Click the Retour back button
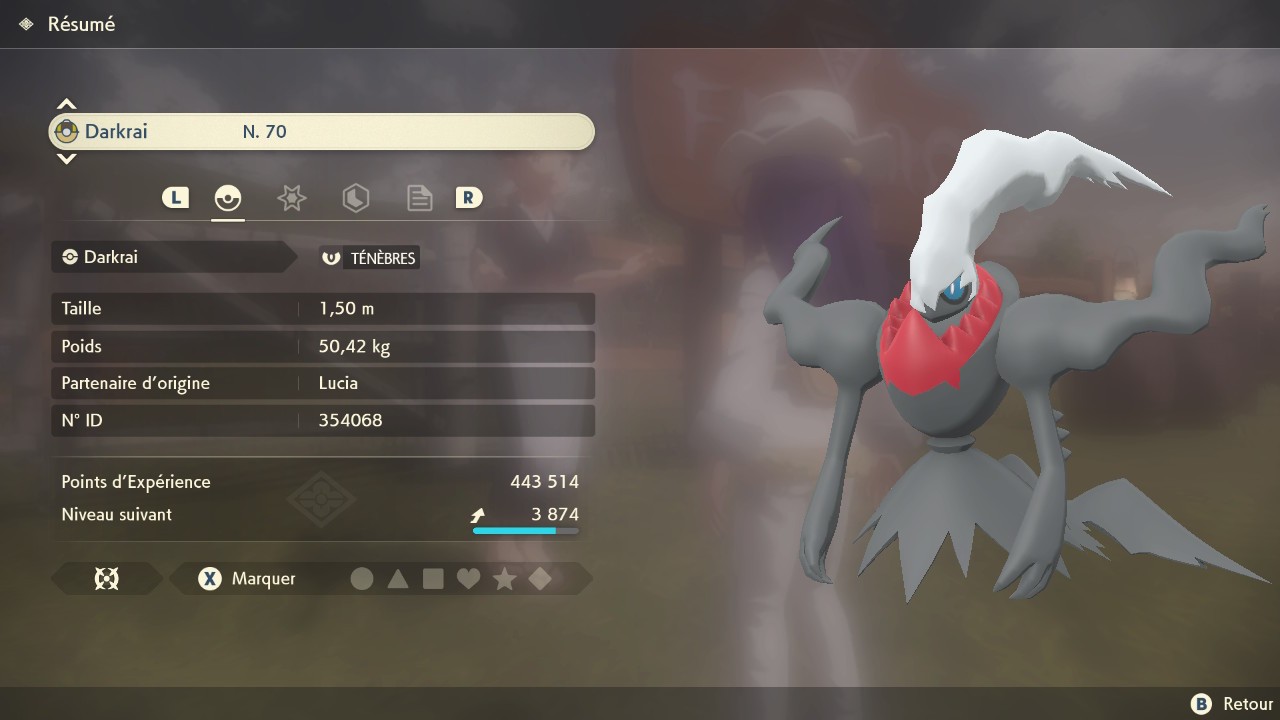 1231,704
